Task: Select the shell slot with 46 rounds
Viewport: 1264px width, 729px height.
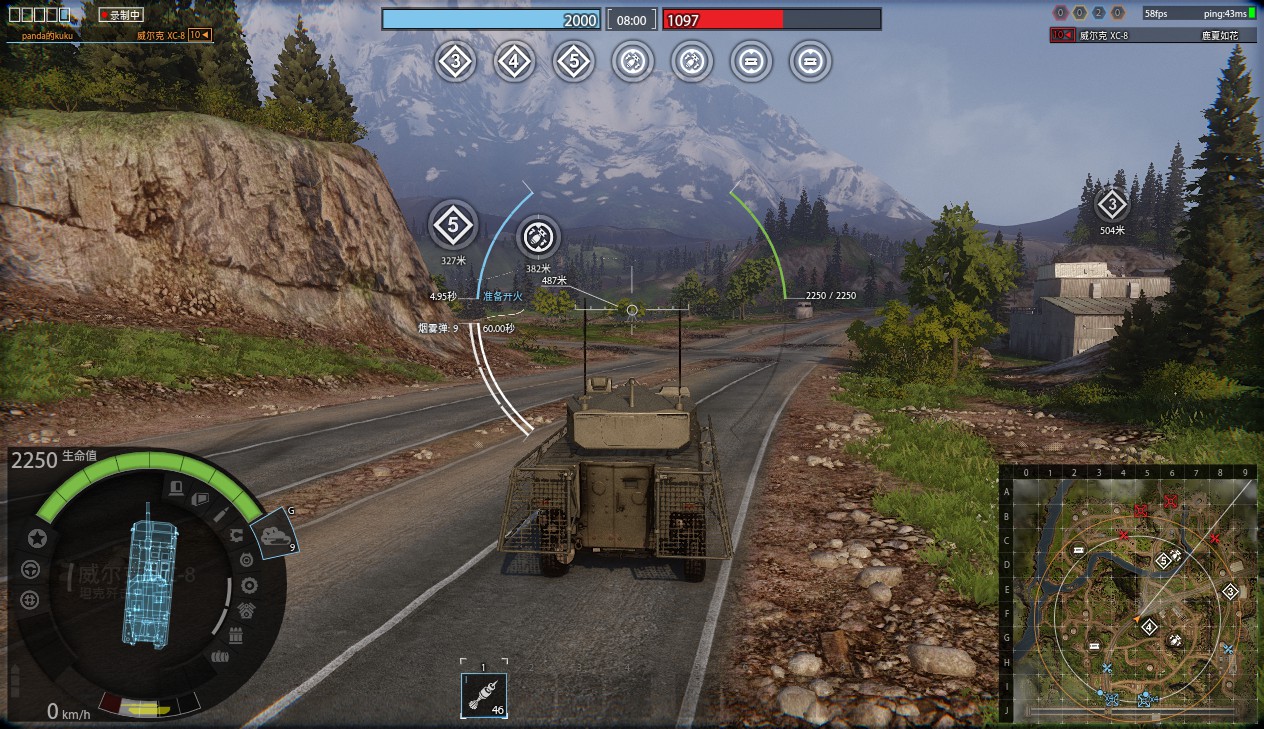Action: (484, 695)
